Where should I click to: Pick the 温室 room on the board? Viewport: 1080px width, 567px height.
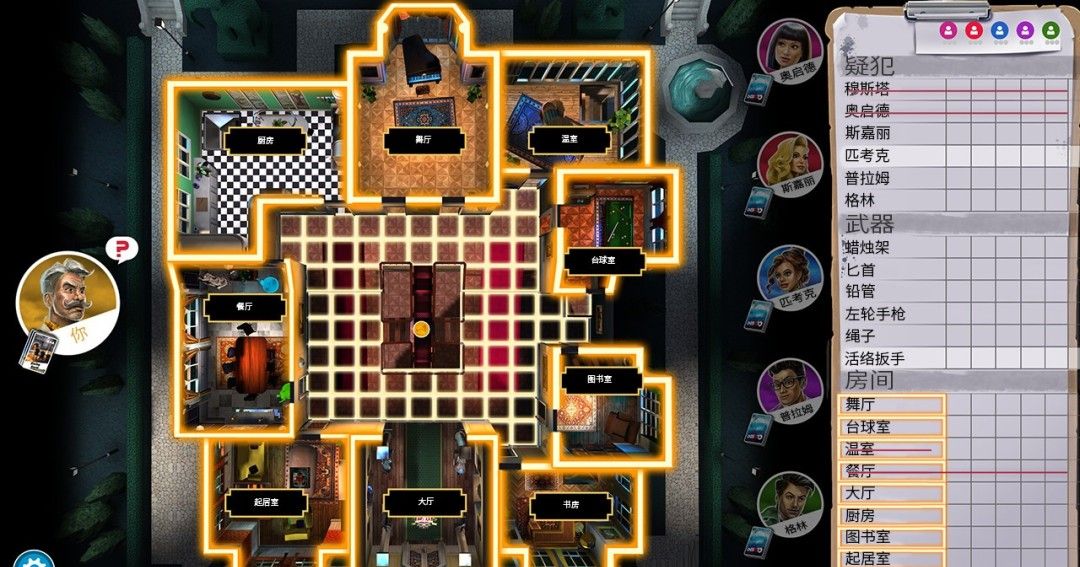[x=546, y=138]
